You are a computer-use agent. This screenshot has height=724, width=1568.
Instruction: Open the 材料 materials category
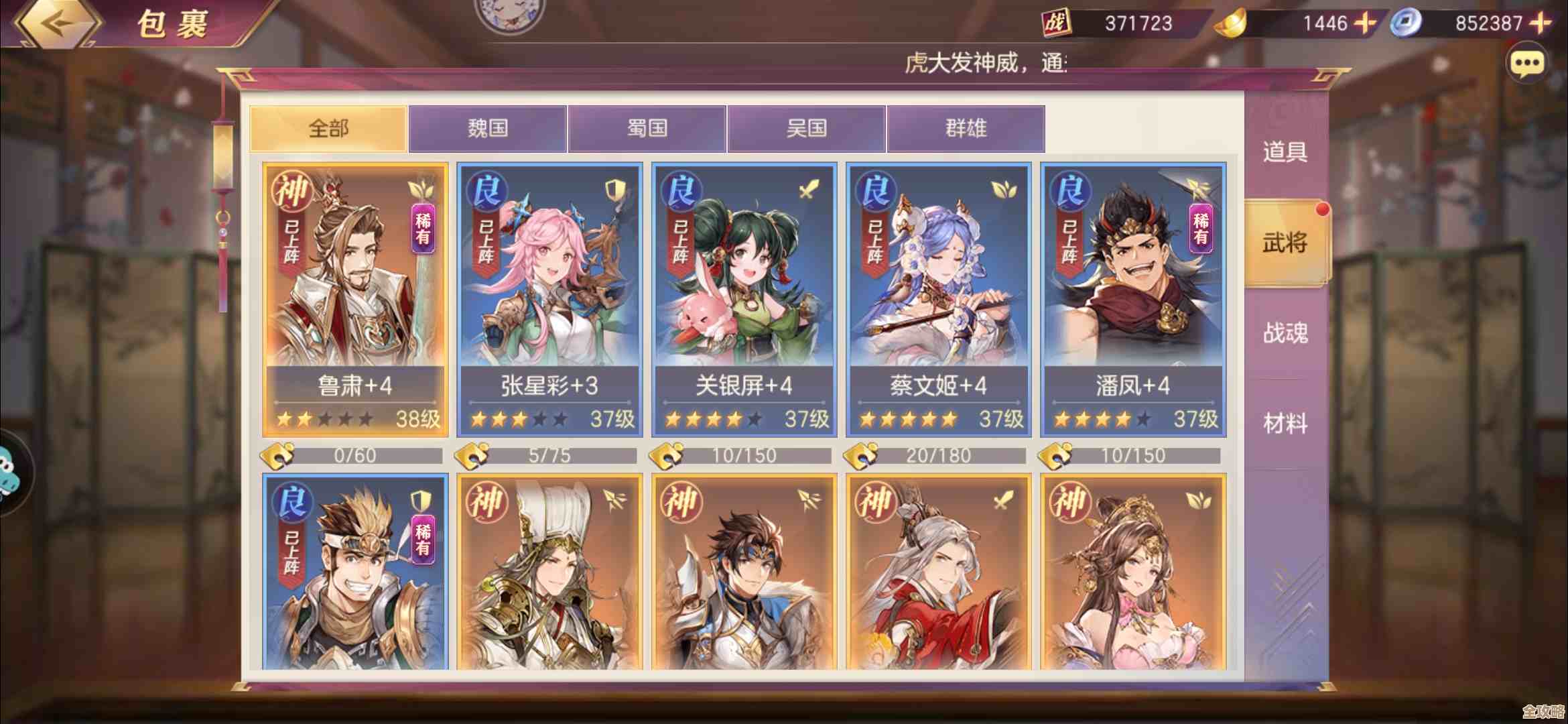coord(1285,424)
